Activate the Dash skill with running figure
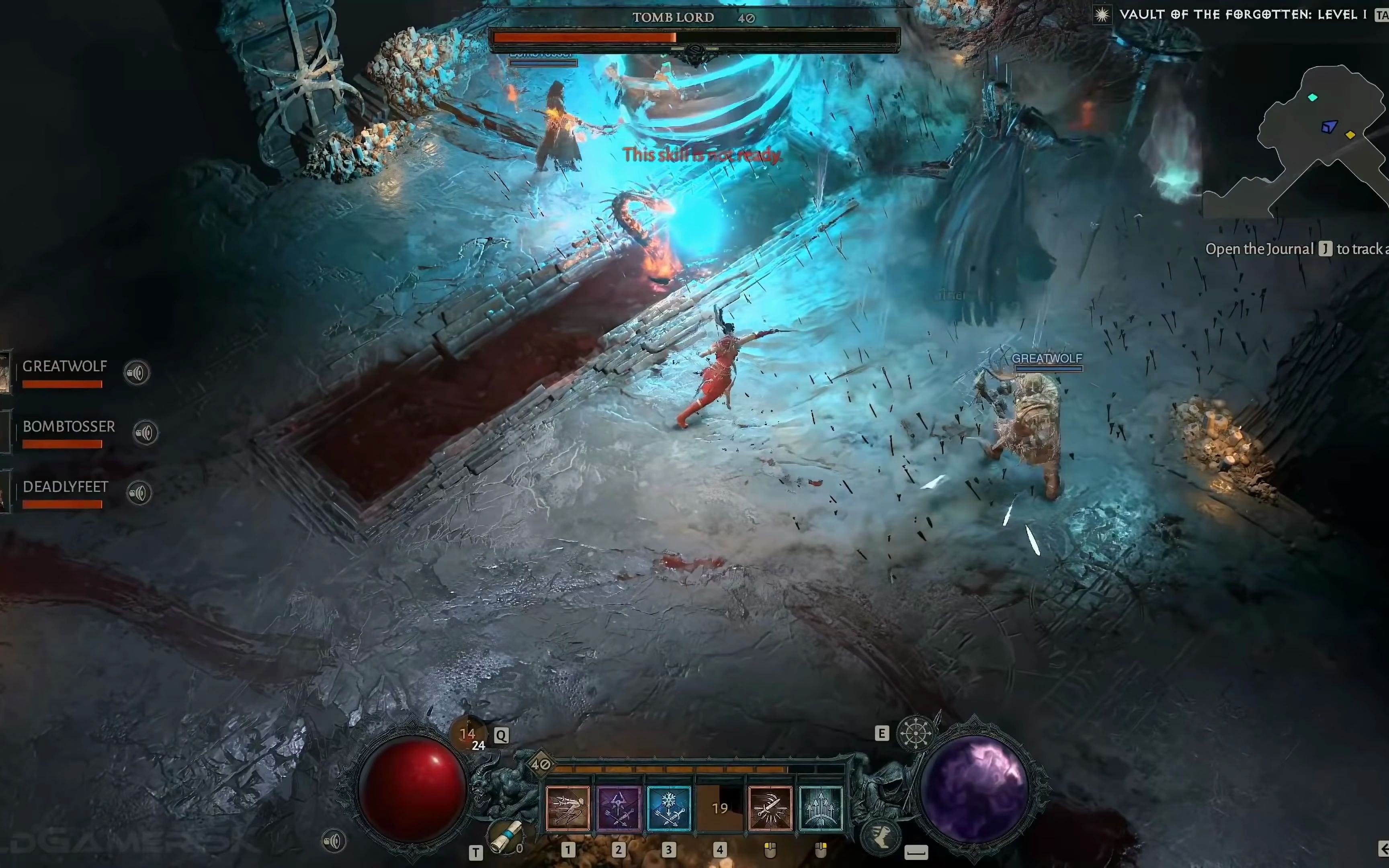 click(567, 808)
